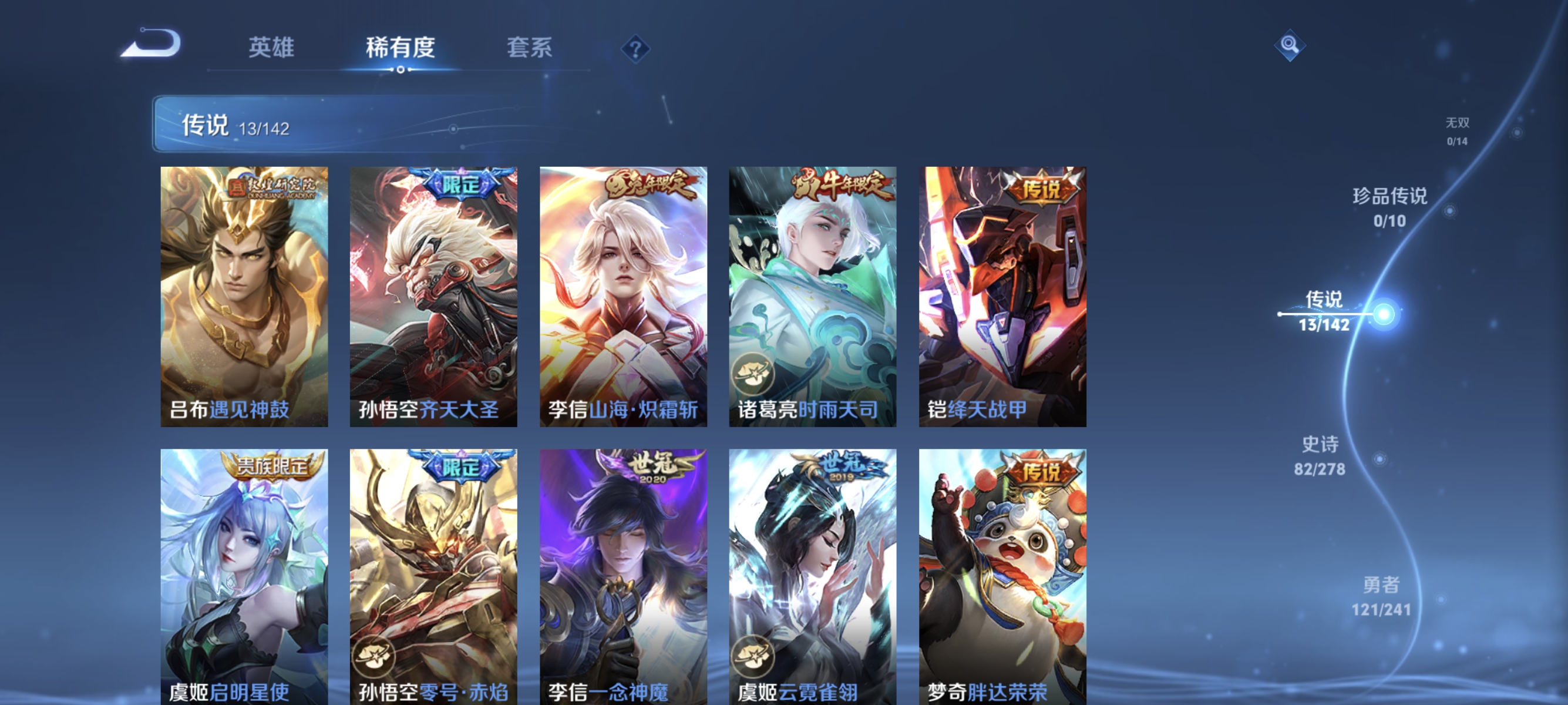Image resolution: width=1568 pixels, height=705 pixels.
Task: Switch to the 英雄 tab
Action: 270,49
